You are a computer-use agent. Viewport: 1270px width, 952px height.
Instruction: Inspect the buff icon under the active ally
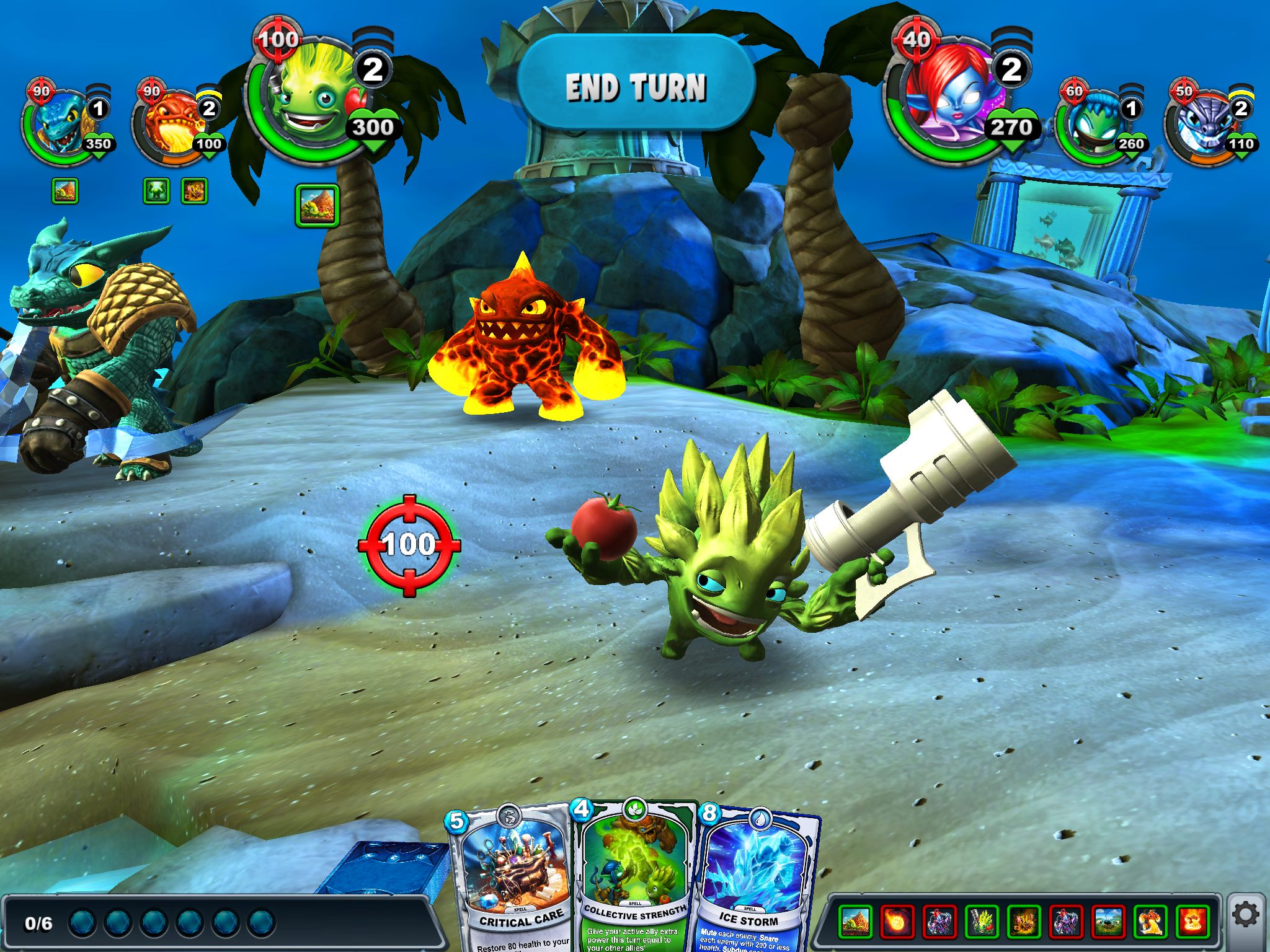317,205
